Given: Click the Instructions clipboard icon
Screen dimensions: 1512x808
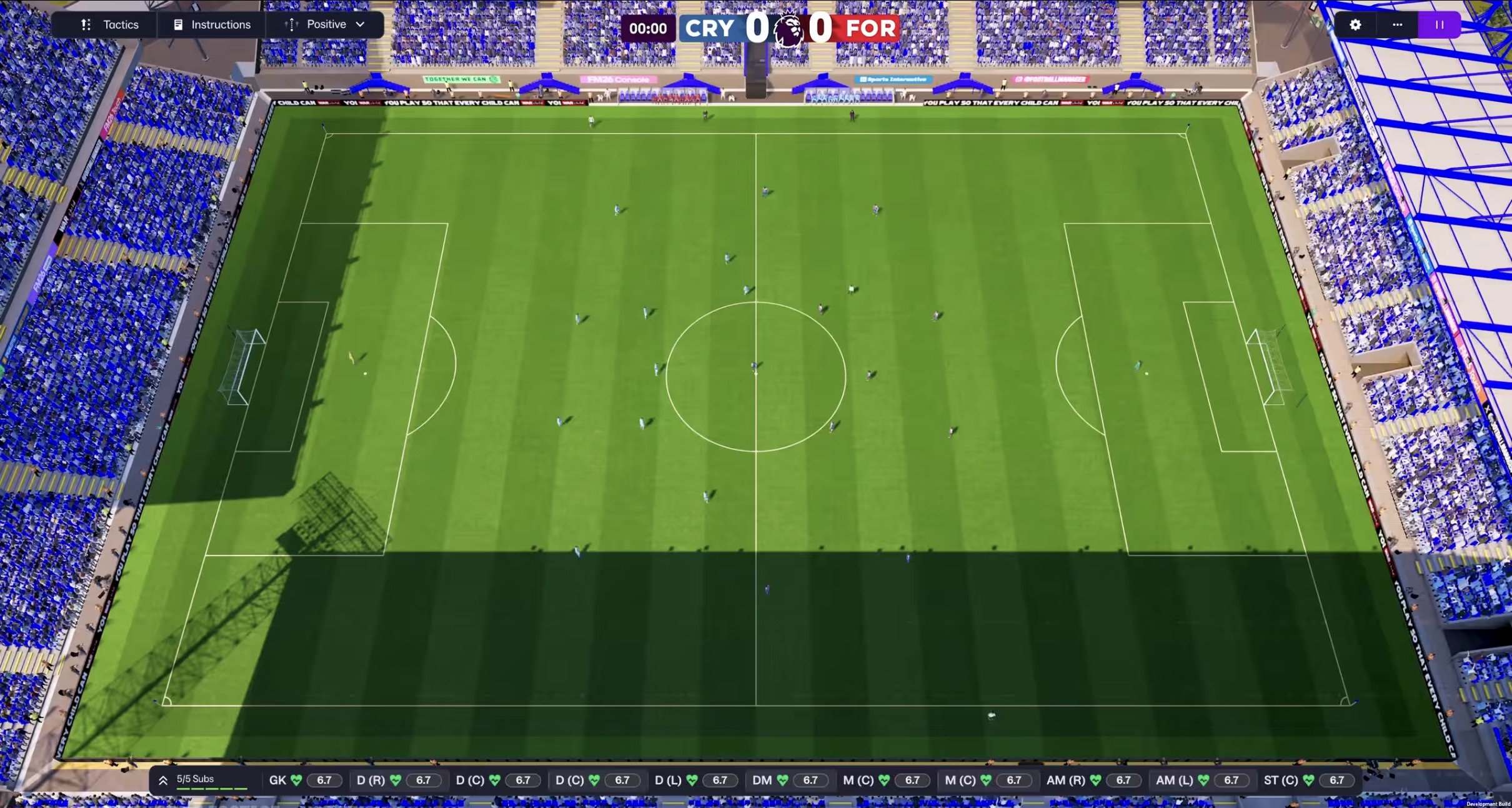Looking at the screenshot, I should click(177, 24).
